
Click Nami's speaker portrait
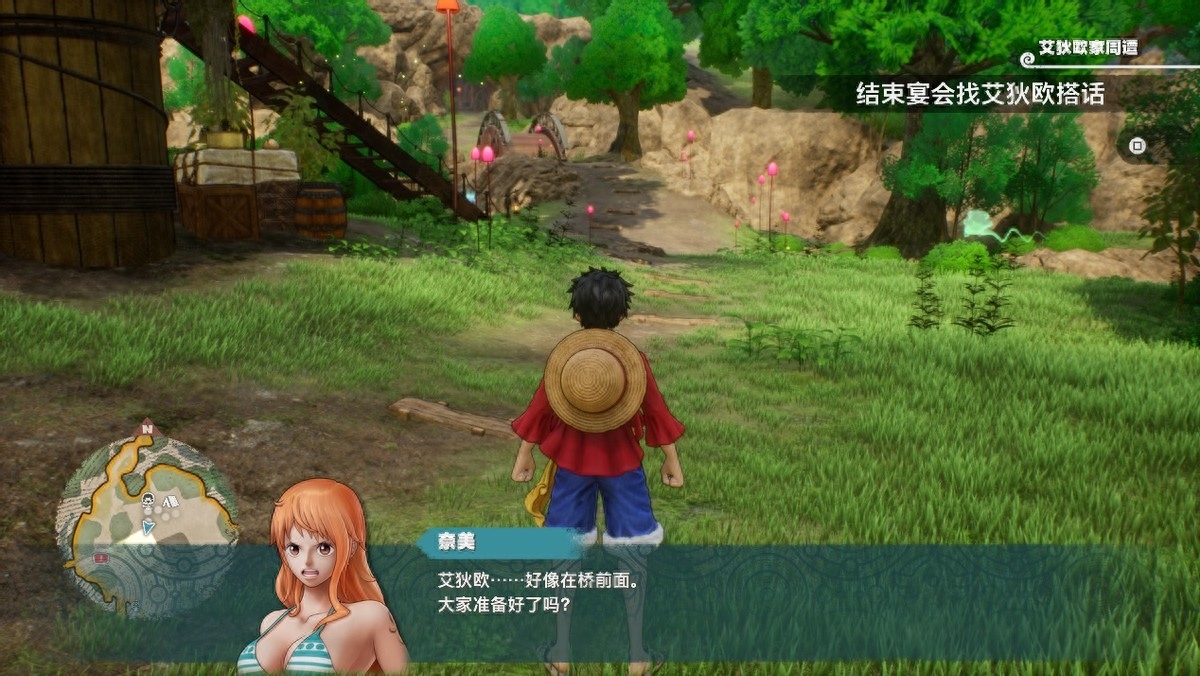click(x=320, y=580)
